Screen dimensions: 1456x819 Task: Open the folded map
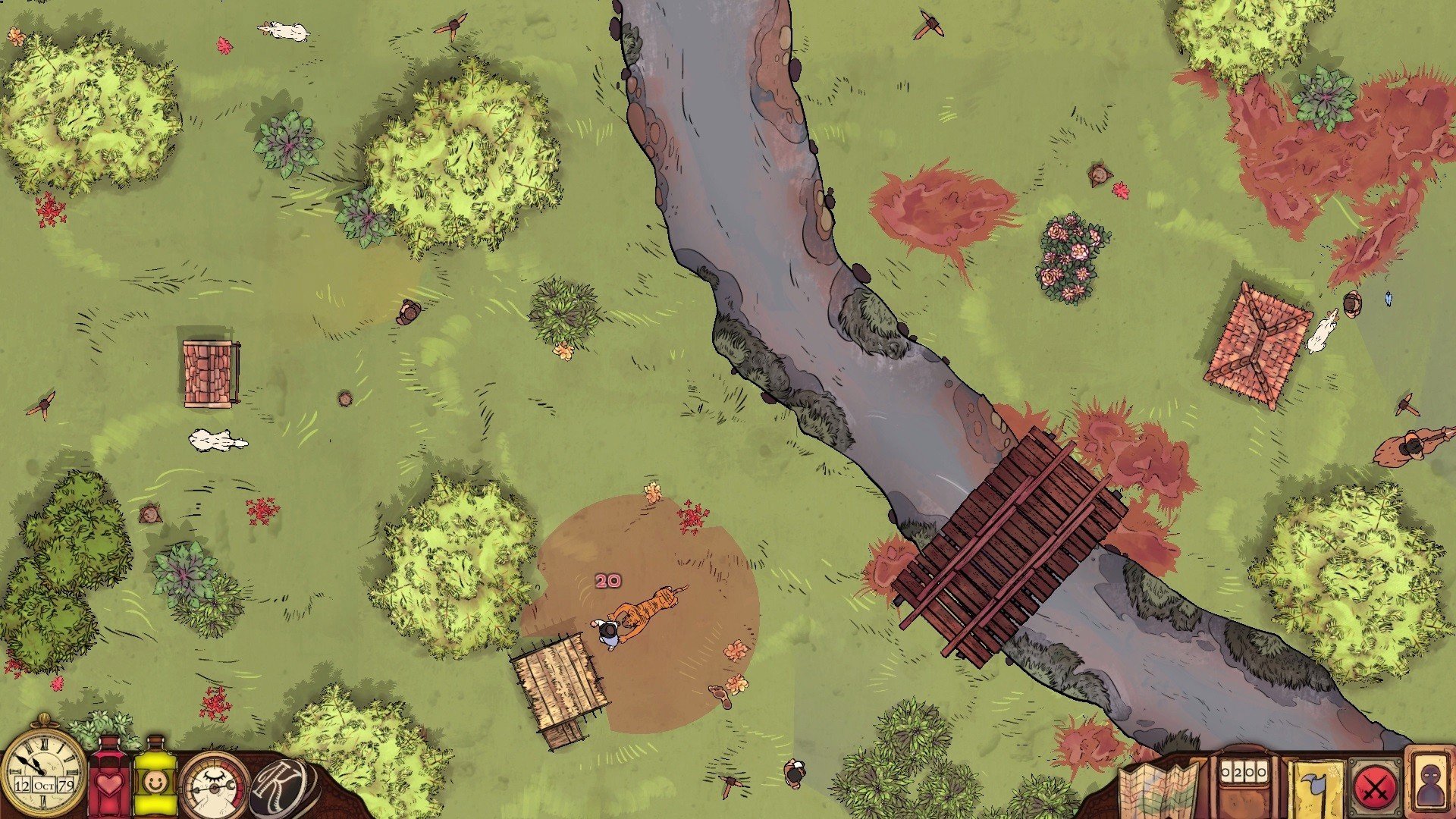click(1156, 790)
